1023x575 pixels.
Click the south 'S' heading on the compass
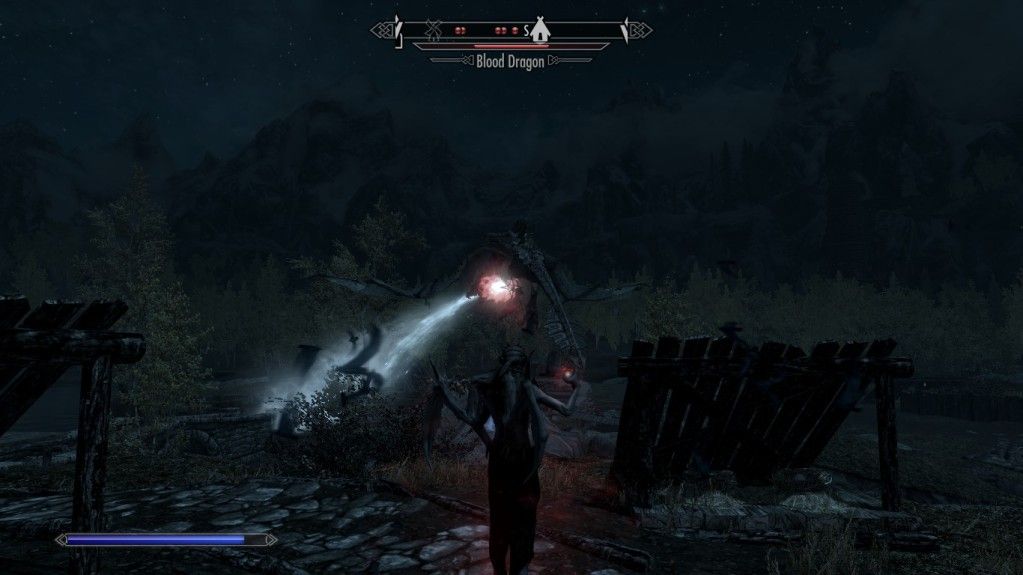526,31
